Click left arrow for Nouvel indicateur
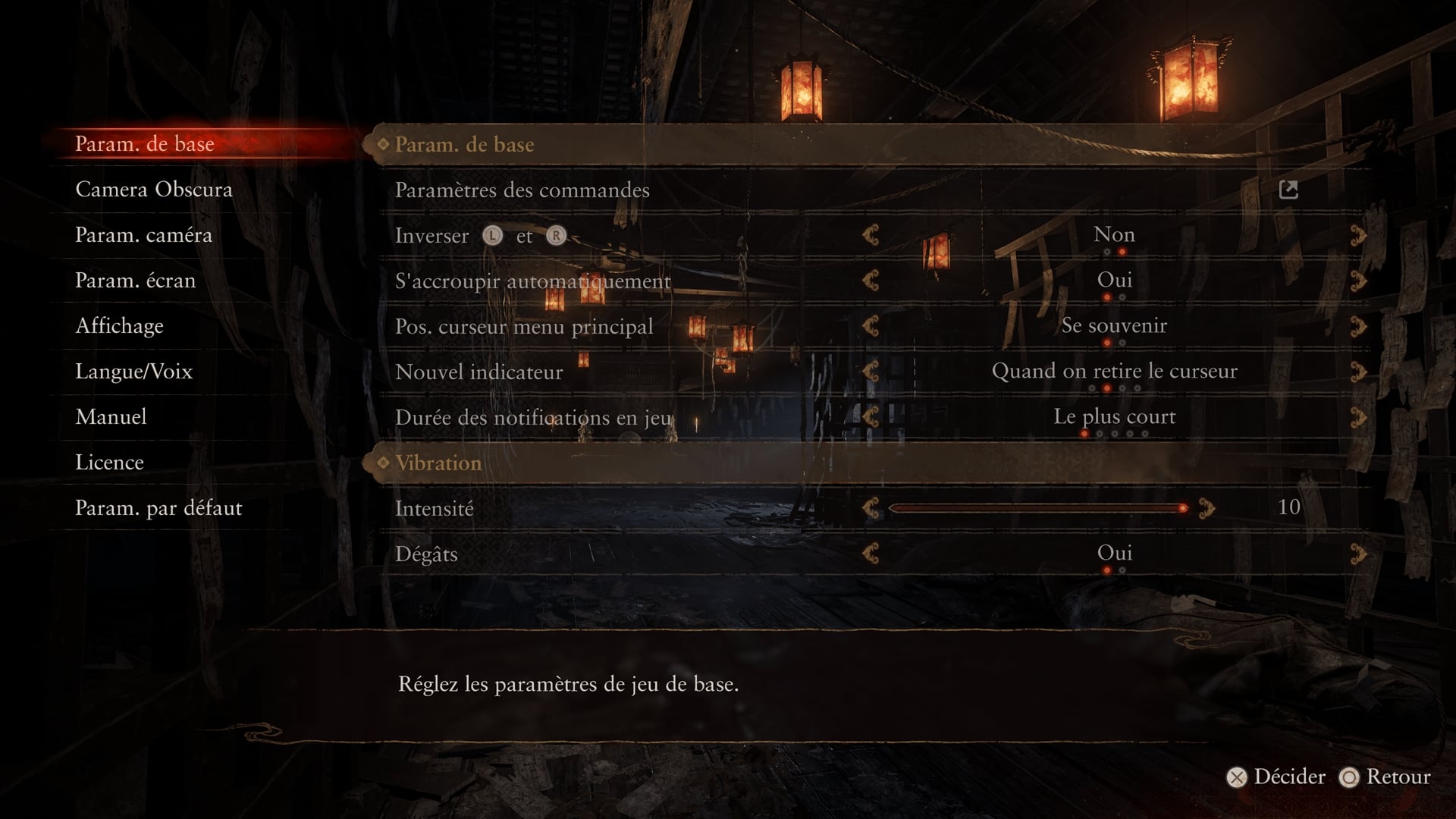The height and width of the screenshot is (819, 1456). pyautogui.click(x=871, y=372)
